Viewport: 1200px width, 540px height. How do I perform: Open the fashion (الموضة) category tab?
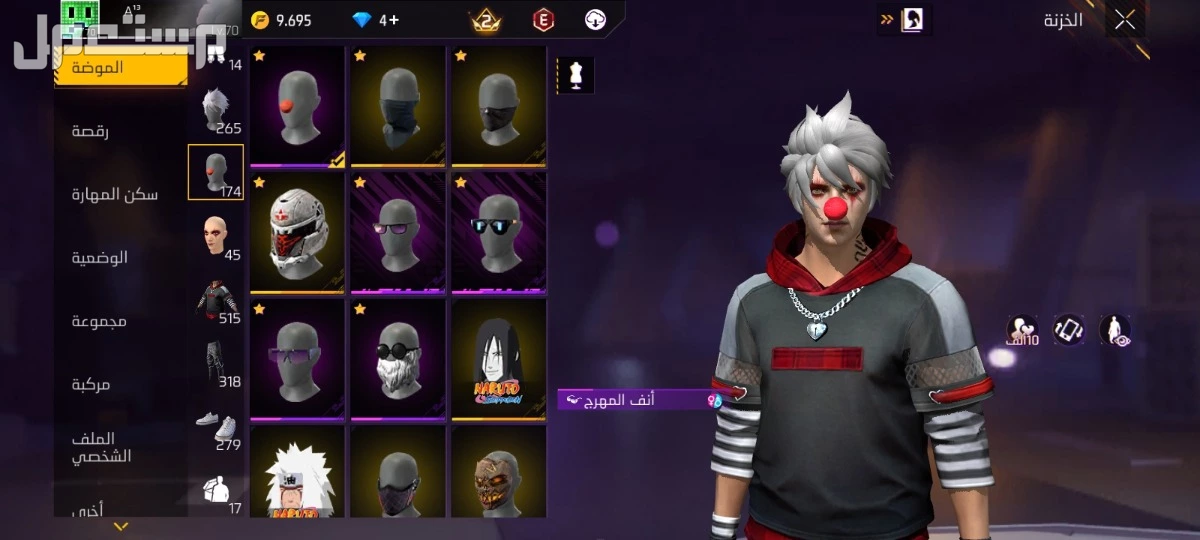tap(120, 68)
